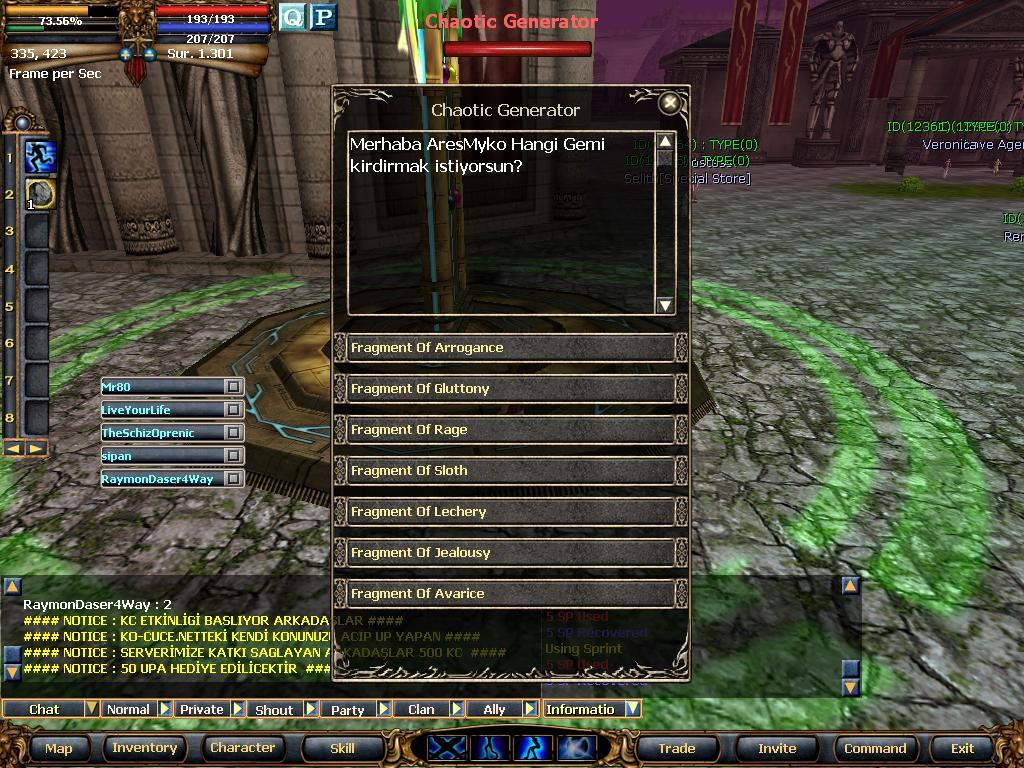Open the Command menu

click(x=875, y=748)
